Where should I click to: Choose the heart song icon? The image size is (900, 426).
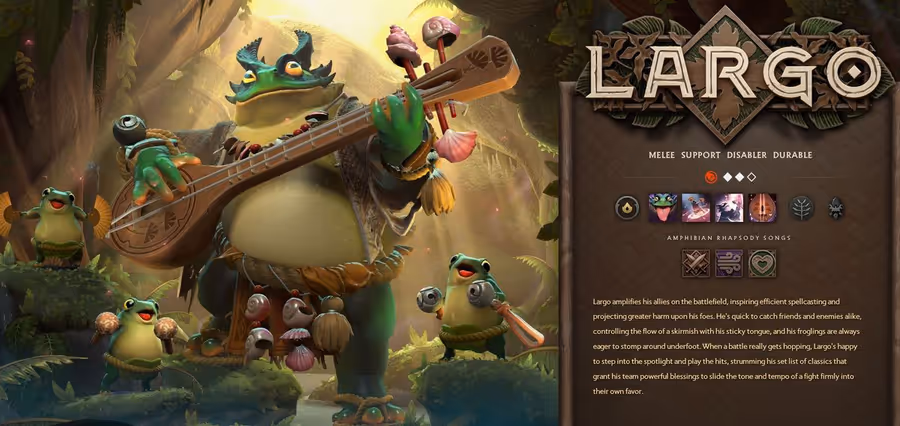pos(762,263)
